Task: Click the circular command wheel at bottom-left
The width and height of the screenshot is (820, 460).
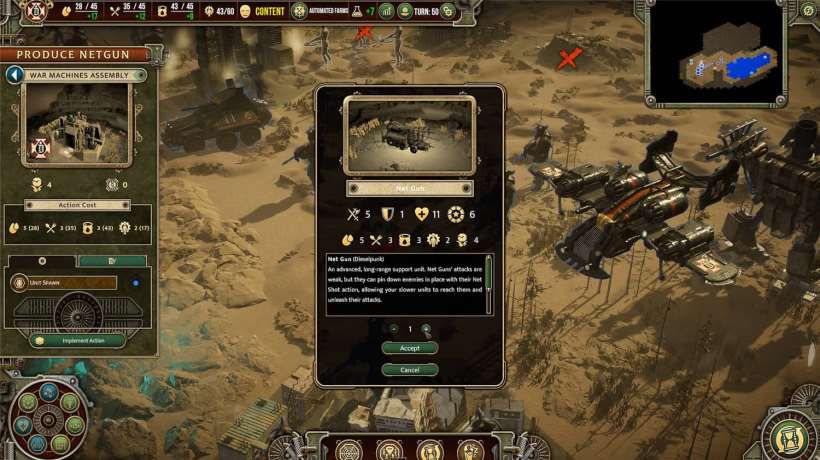Action: pos(47,418)
